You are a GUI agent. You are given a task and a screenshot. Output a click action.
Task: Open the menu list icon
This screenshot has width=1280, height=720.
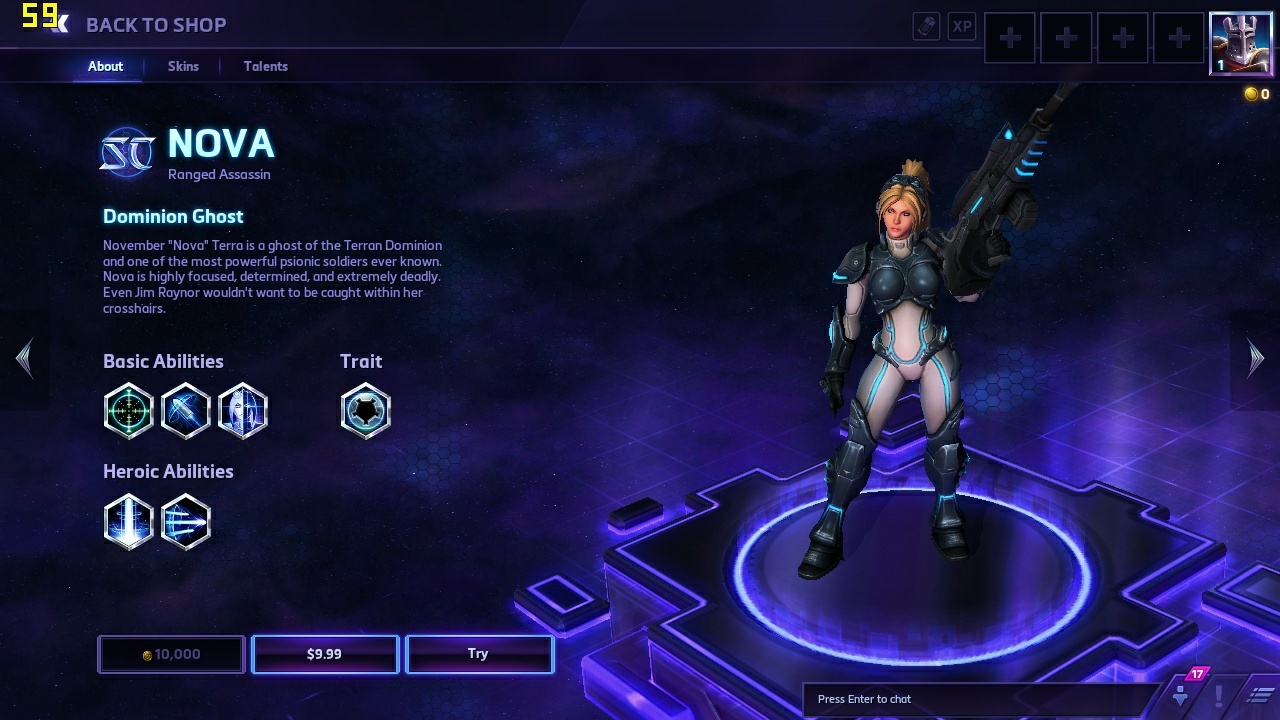(1262, 695)
